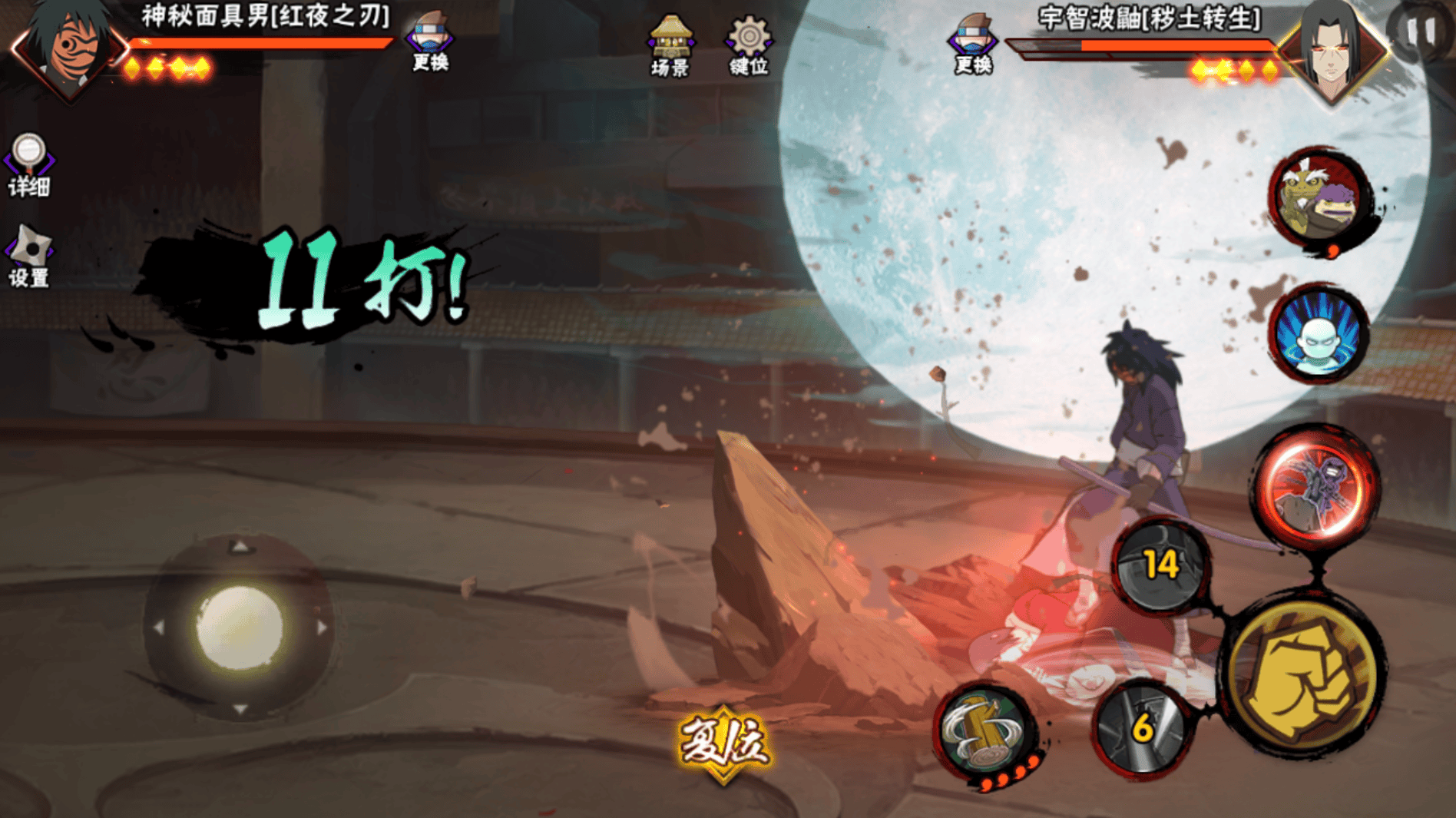Swap the right opponent ninja with 更换
The height and width of the screenshot is (818, 1456).
coord(973,44)
